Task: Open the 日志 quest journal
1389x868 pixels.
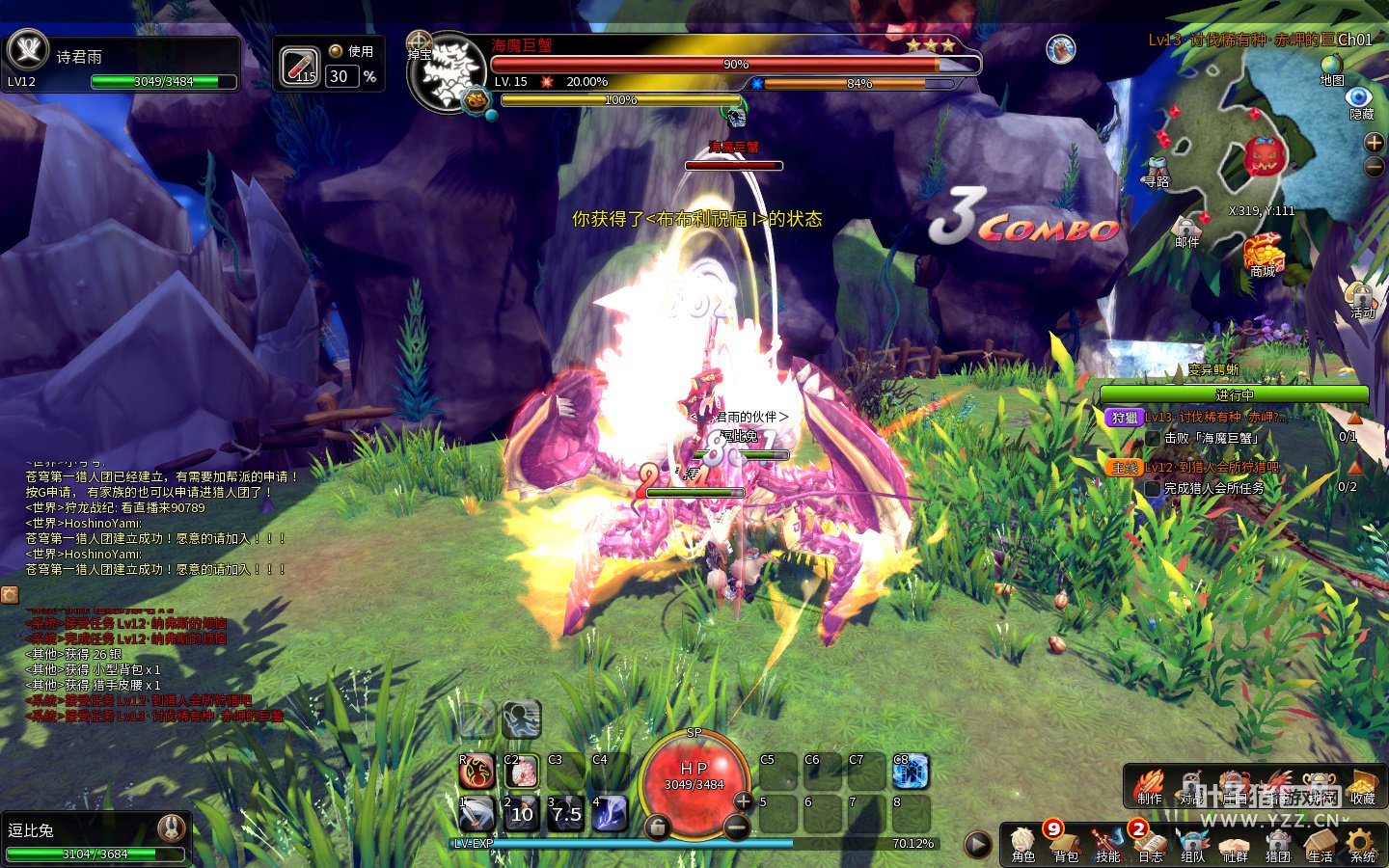Action: pos(1150,843)
